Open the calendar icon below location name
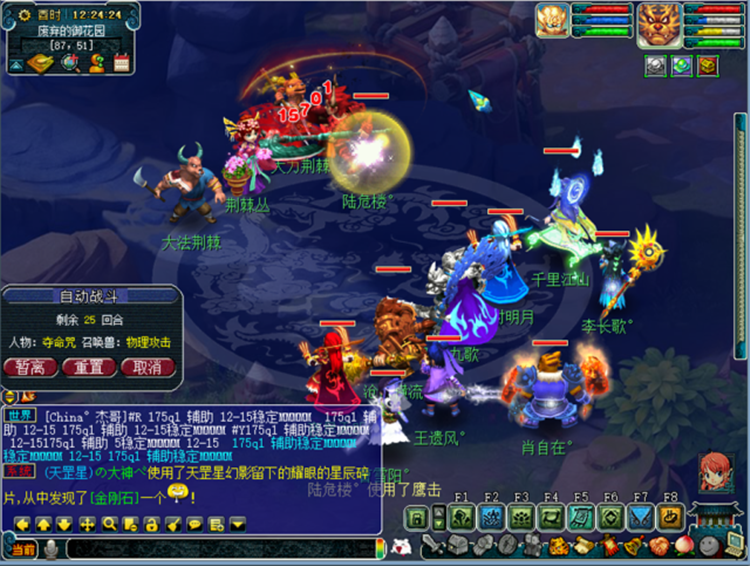 click(x=123, y=63)
